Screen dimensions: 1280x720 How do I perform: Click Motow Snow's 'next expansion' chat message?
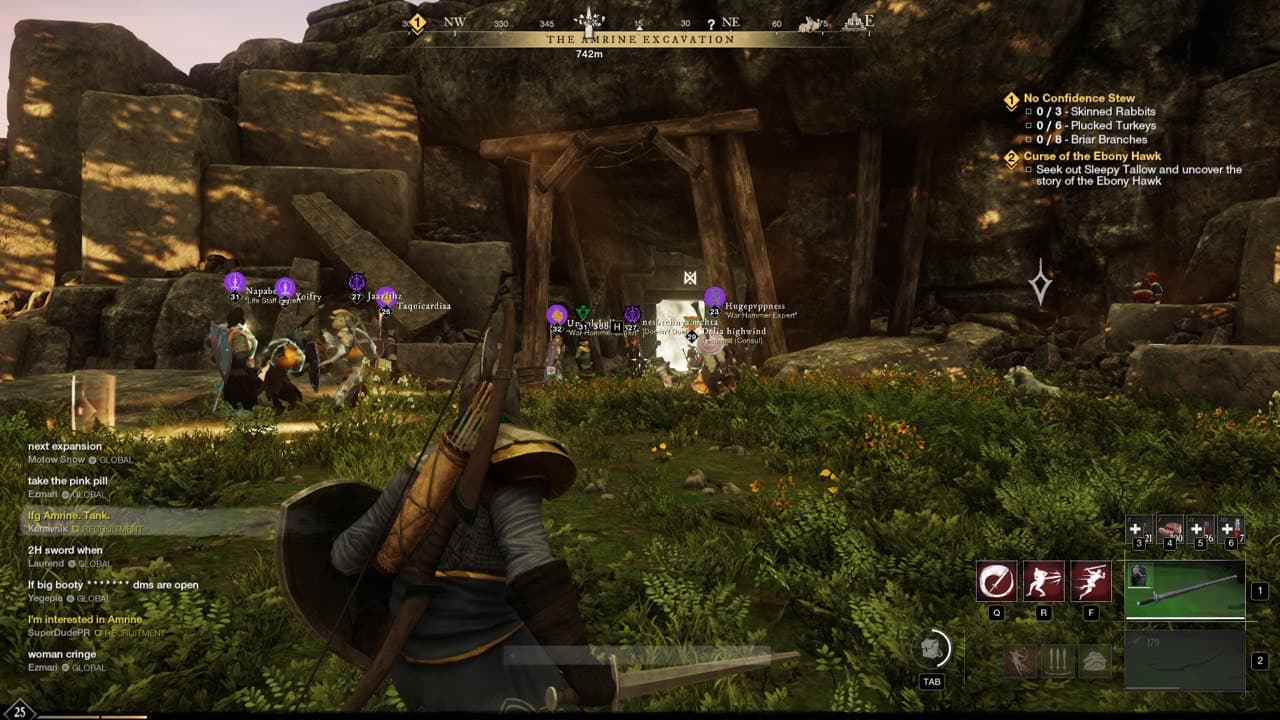tap(65, 446)
